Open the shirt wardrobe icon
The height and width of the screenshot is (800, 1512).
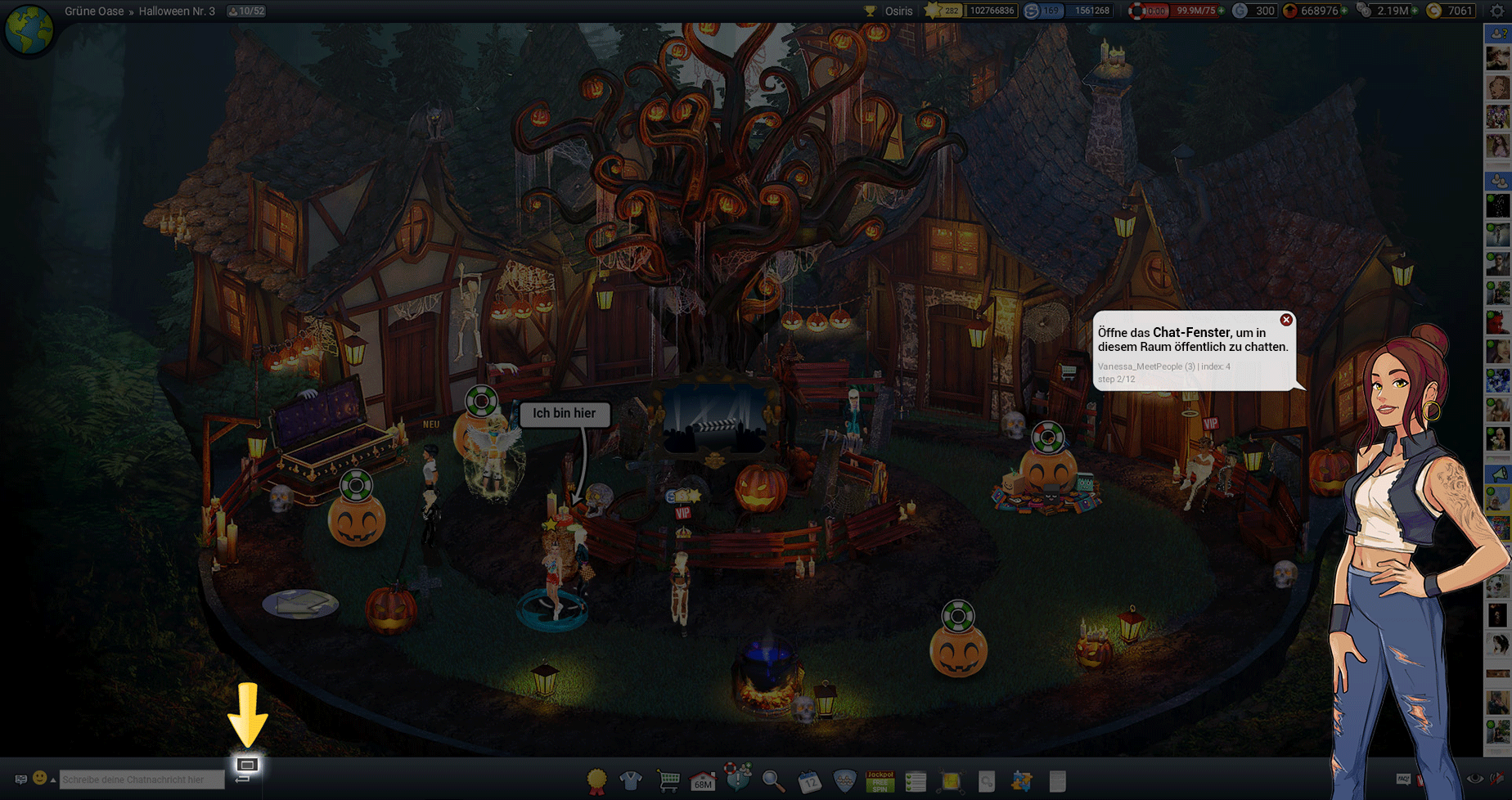[631, 781]
